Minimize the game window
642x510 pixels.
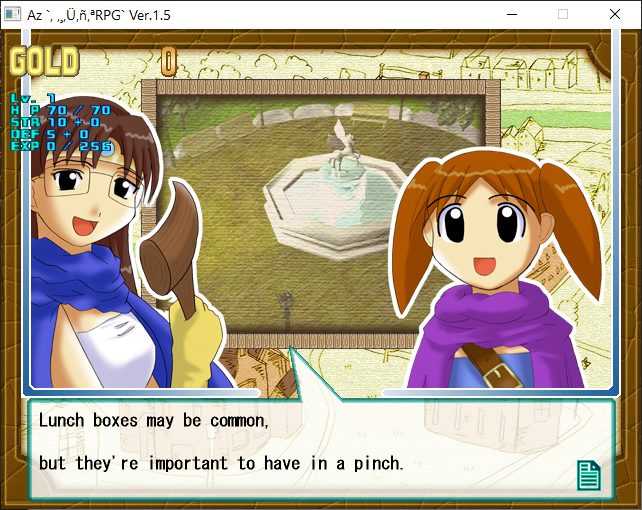pyautogui.click(x=514, y=15)
